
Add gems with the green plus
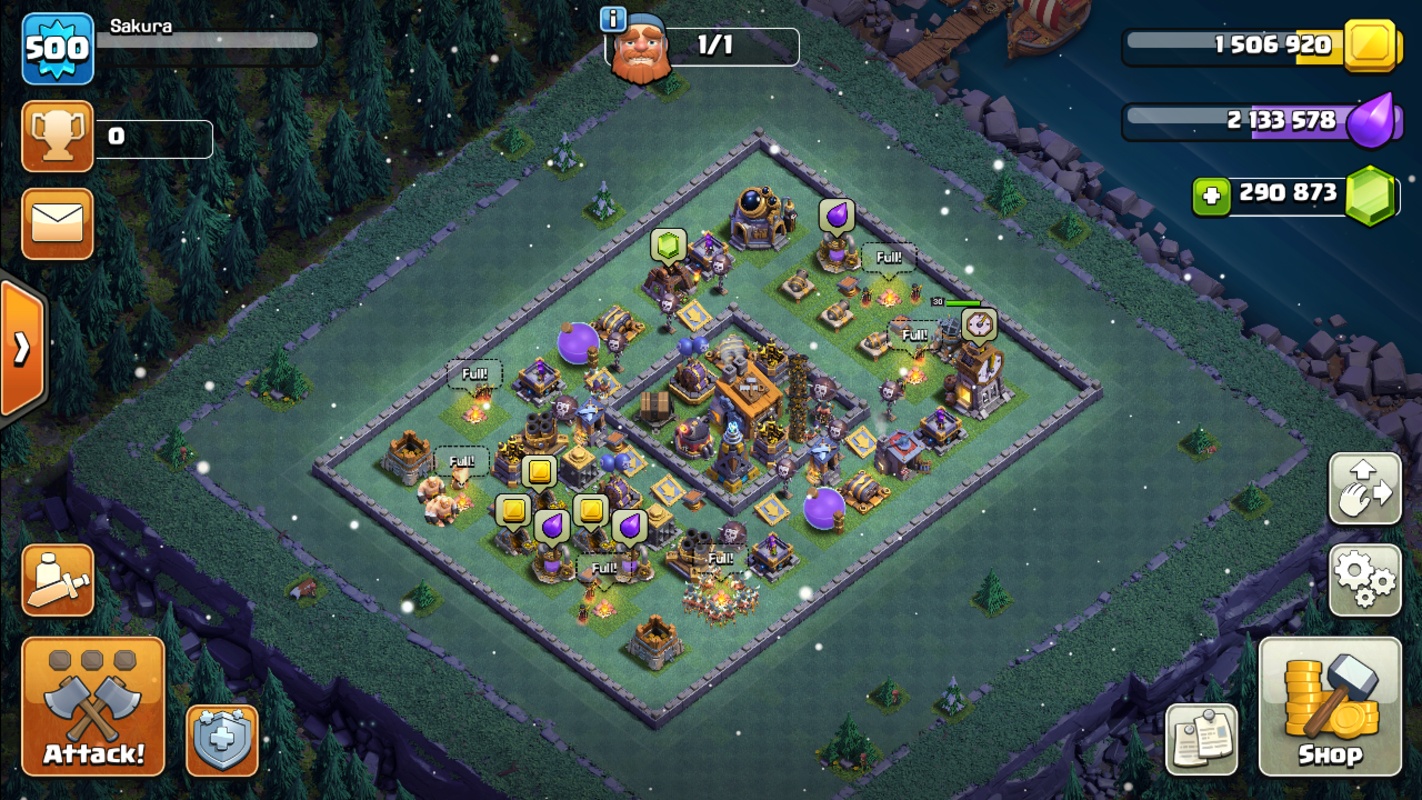[1211, 195]
